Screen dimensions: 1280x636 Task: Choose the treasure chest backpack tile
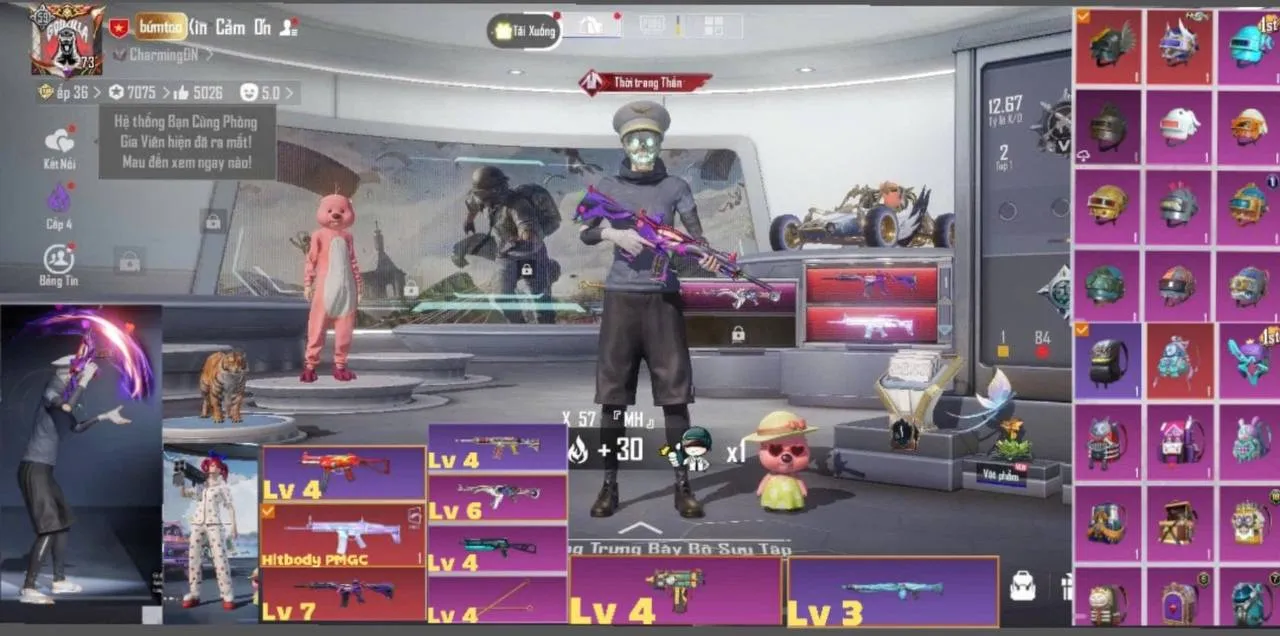(1179, 522)
